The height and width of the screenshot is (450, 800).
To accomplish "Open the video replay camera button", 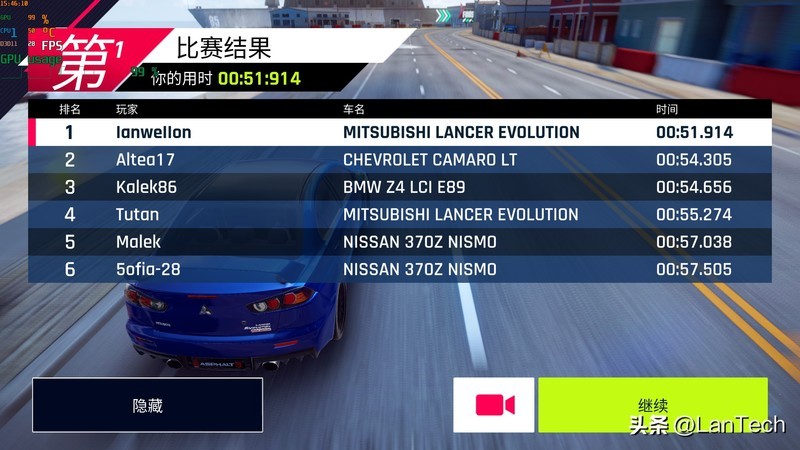I will point(494,405).
